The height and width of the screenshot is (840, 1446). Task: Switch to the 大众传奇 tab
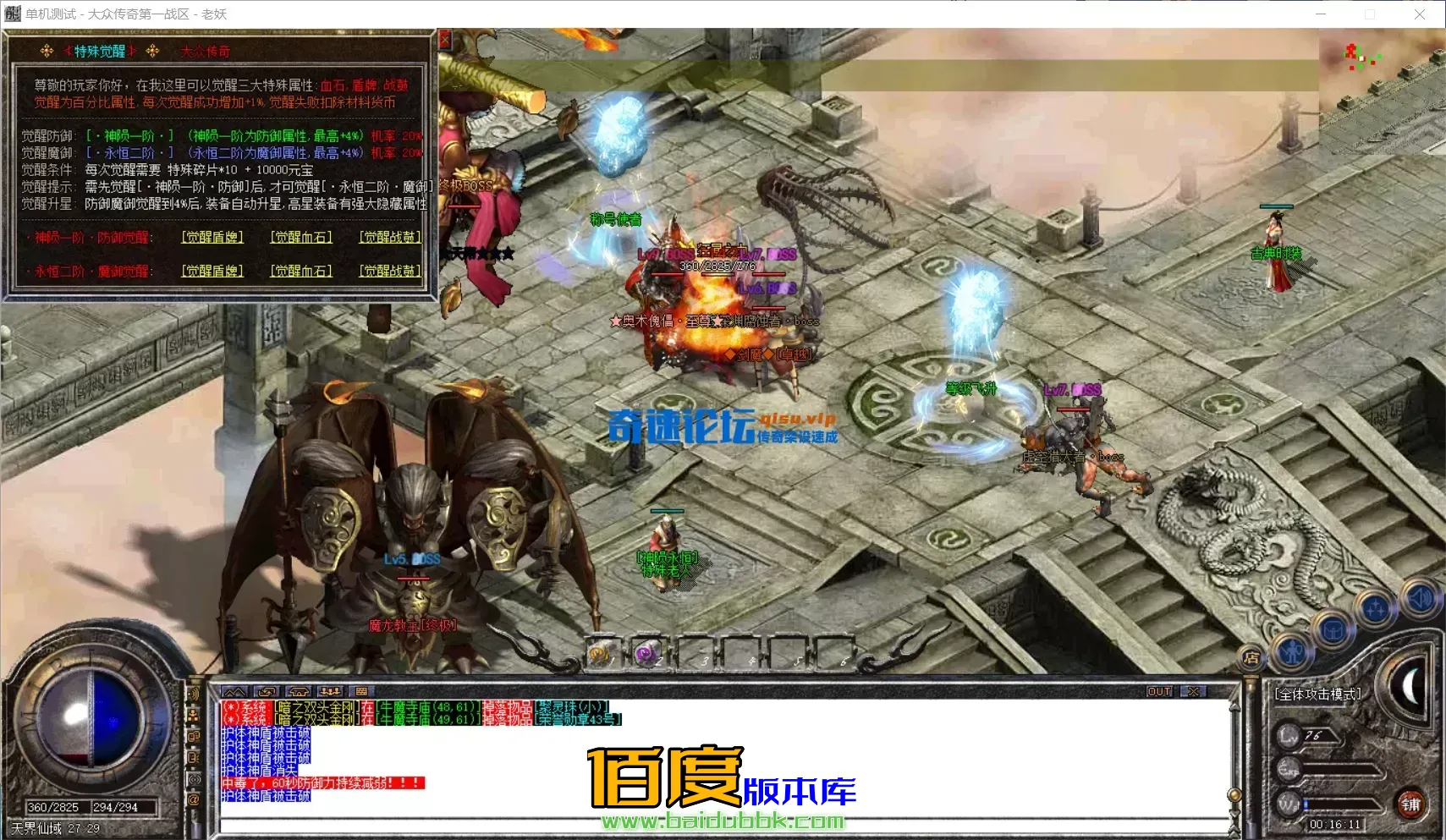point(206,52)
